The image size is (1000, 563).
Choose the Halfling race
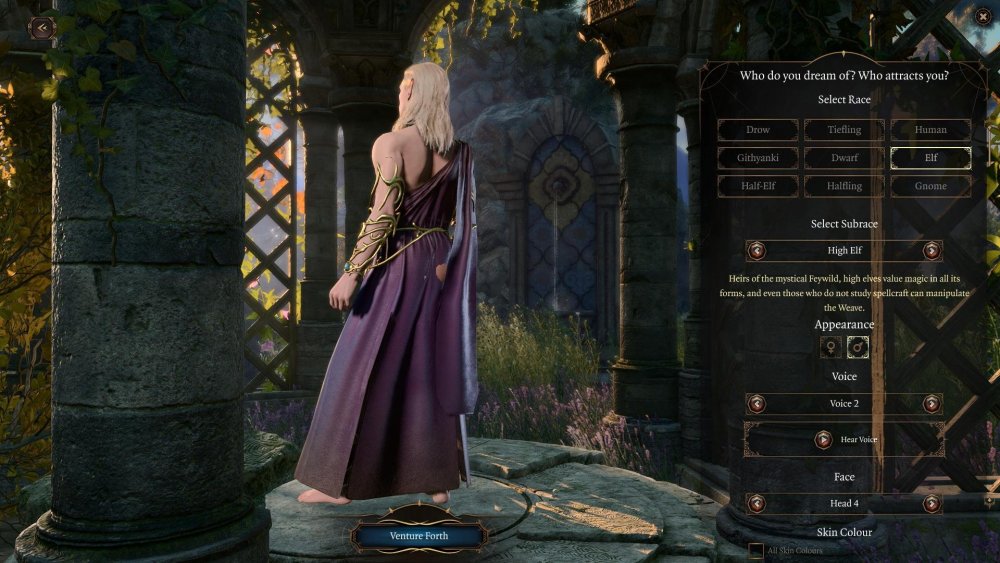[x=844, y=186]
